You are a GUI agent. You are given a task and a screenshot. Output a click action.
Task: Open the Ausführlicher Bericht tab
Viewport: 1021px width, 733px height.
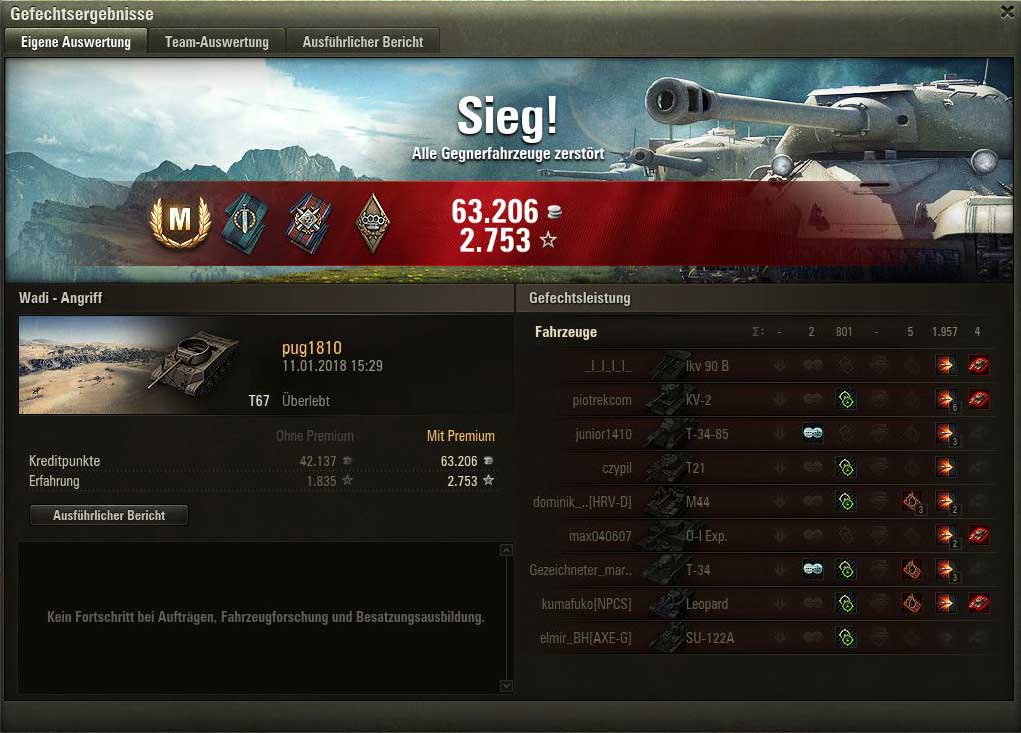coord(363,42)
